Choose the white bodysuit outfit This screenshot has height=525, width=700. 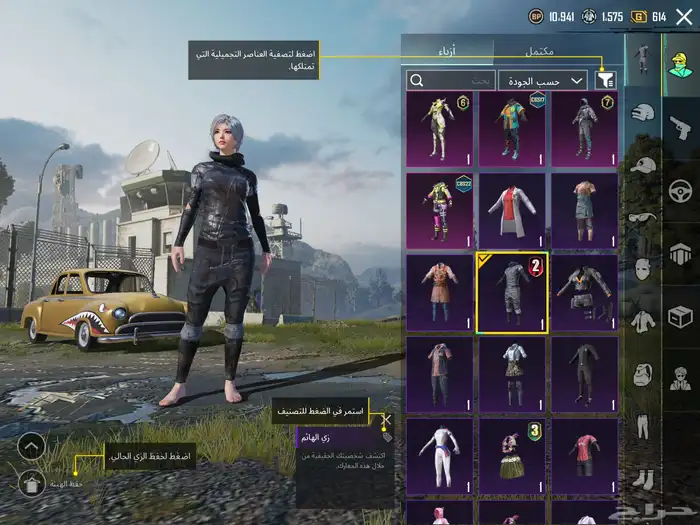tap(439, 456)
